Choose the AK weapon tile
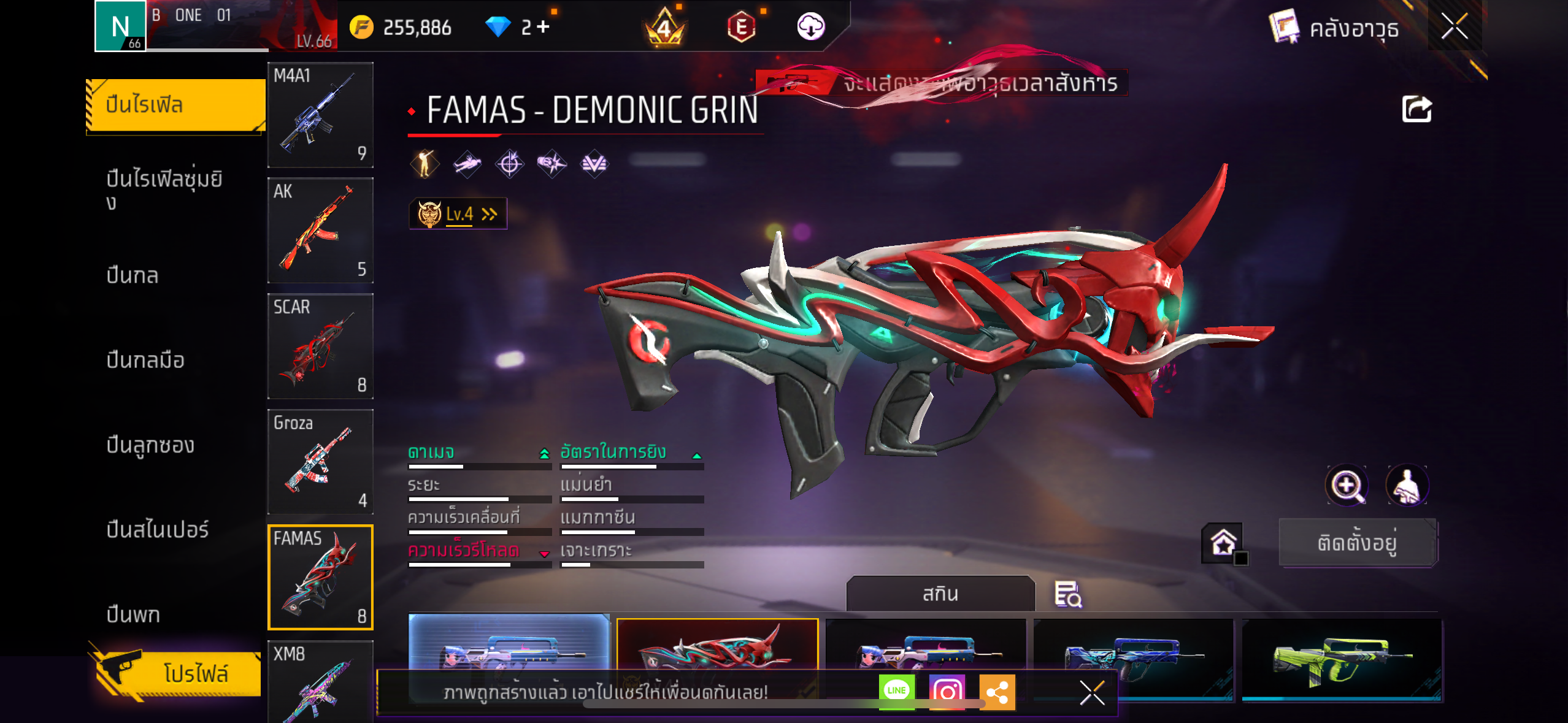This screenshot has height=723, width=1568. pos(320,231)
